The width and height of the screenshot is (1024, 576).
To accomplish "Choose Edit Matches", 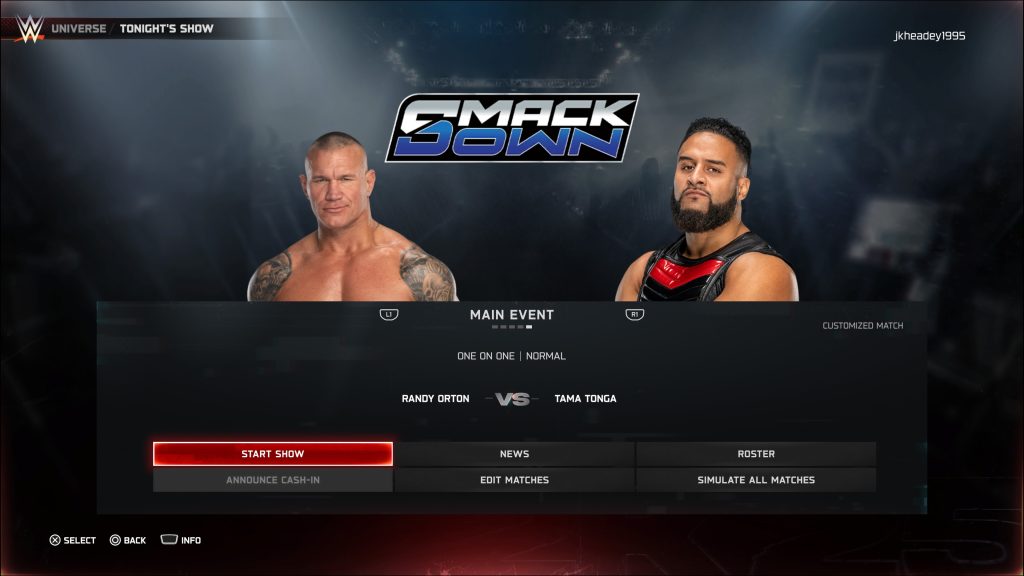I will tap(514, 480).
